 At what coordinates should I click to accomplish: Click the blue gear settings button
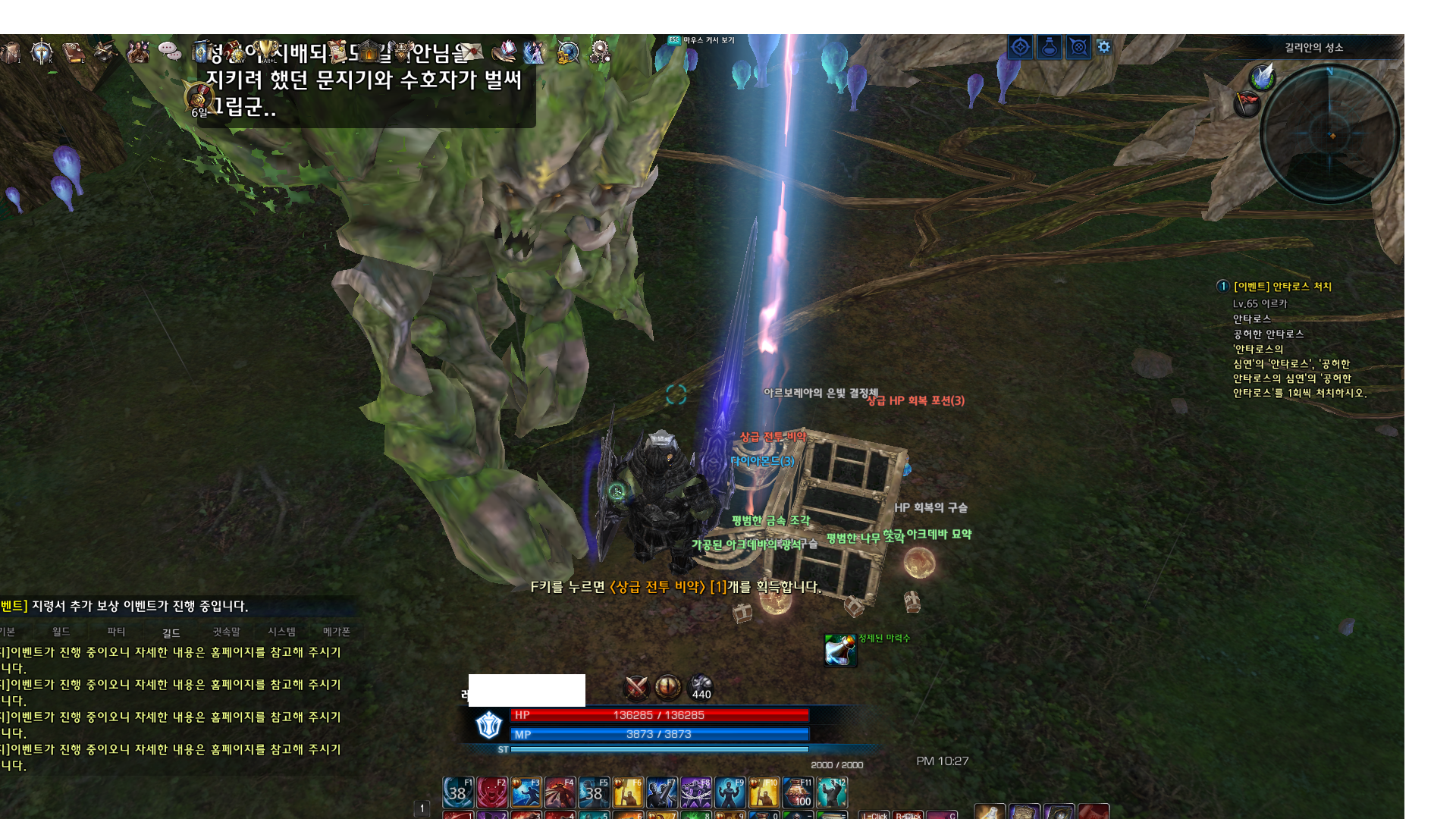point(1104,47)
